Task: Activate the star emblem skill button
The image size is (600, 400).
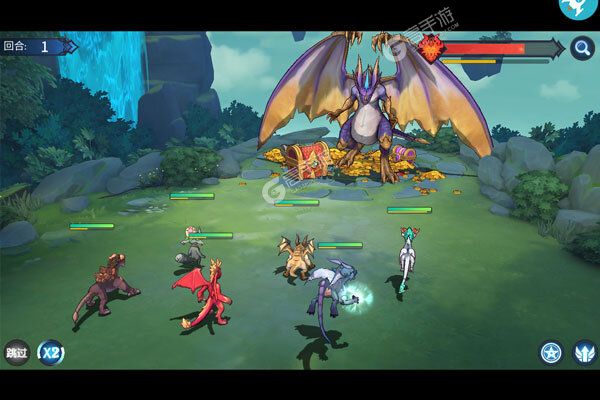Action: (551, 352)
